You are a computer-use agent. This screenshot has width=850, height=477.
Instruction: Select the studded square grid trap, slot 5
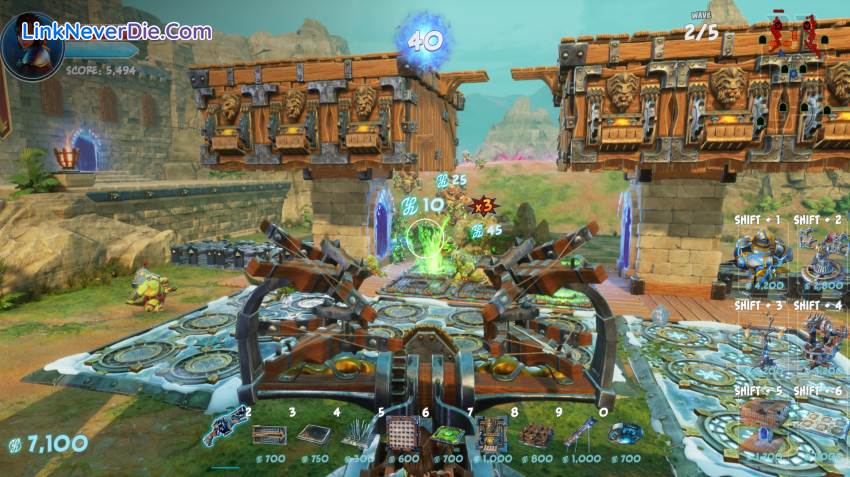pos(401,434)
